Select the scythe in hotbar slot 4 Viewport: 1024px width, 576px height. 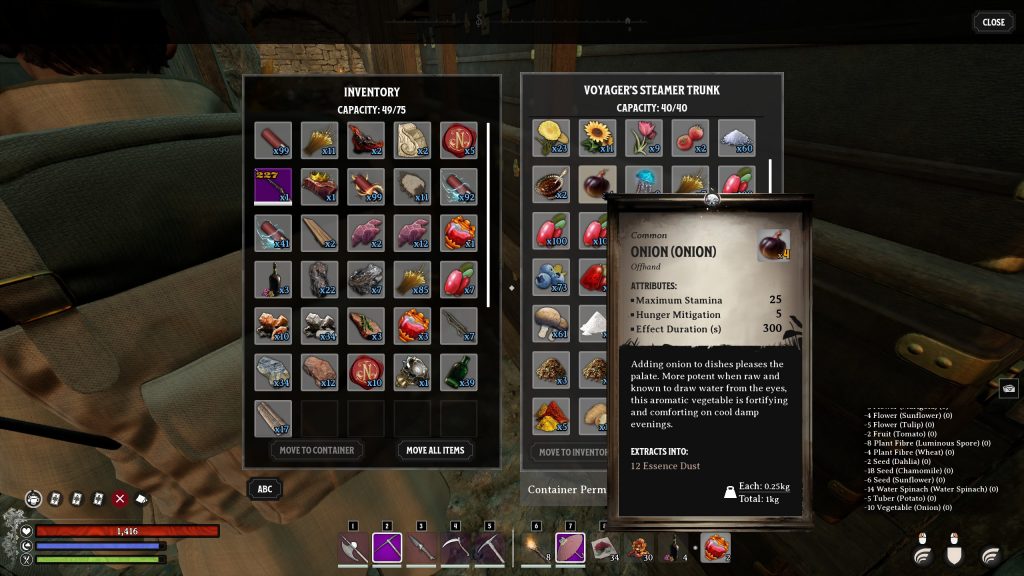click(455, 547)
